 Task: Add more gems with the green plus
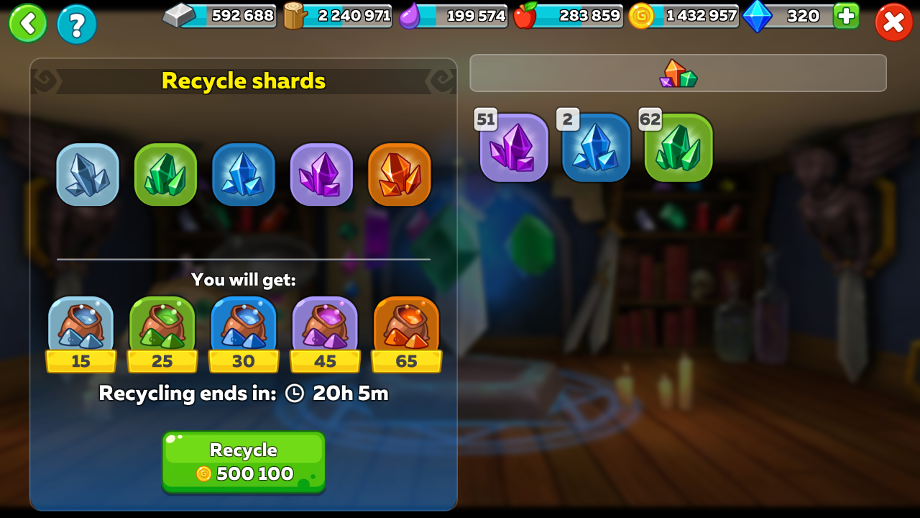coord(846,16)
